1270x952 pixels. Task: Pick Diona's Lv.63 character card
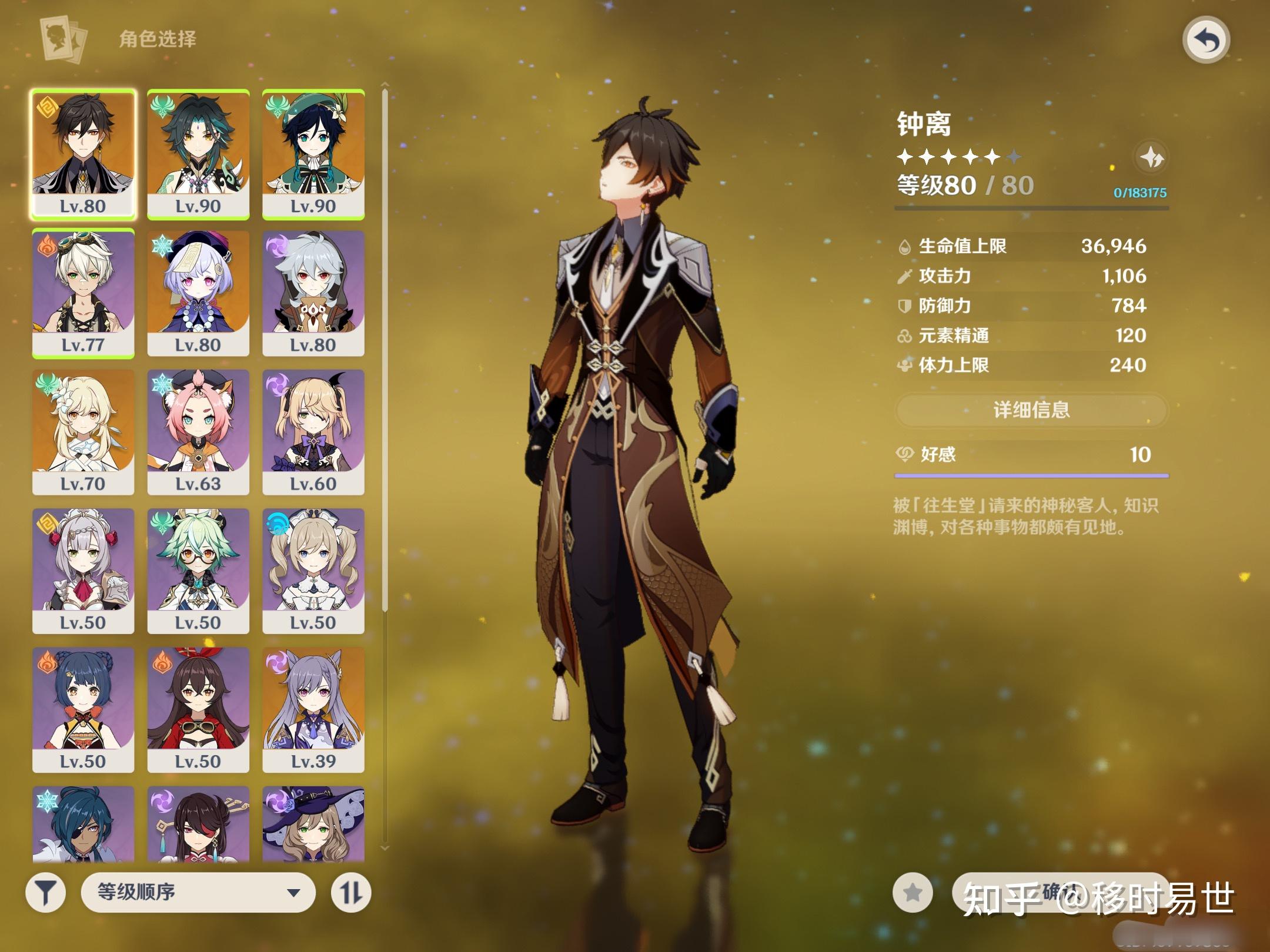198,432
